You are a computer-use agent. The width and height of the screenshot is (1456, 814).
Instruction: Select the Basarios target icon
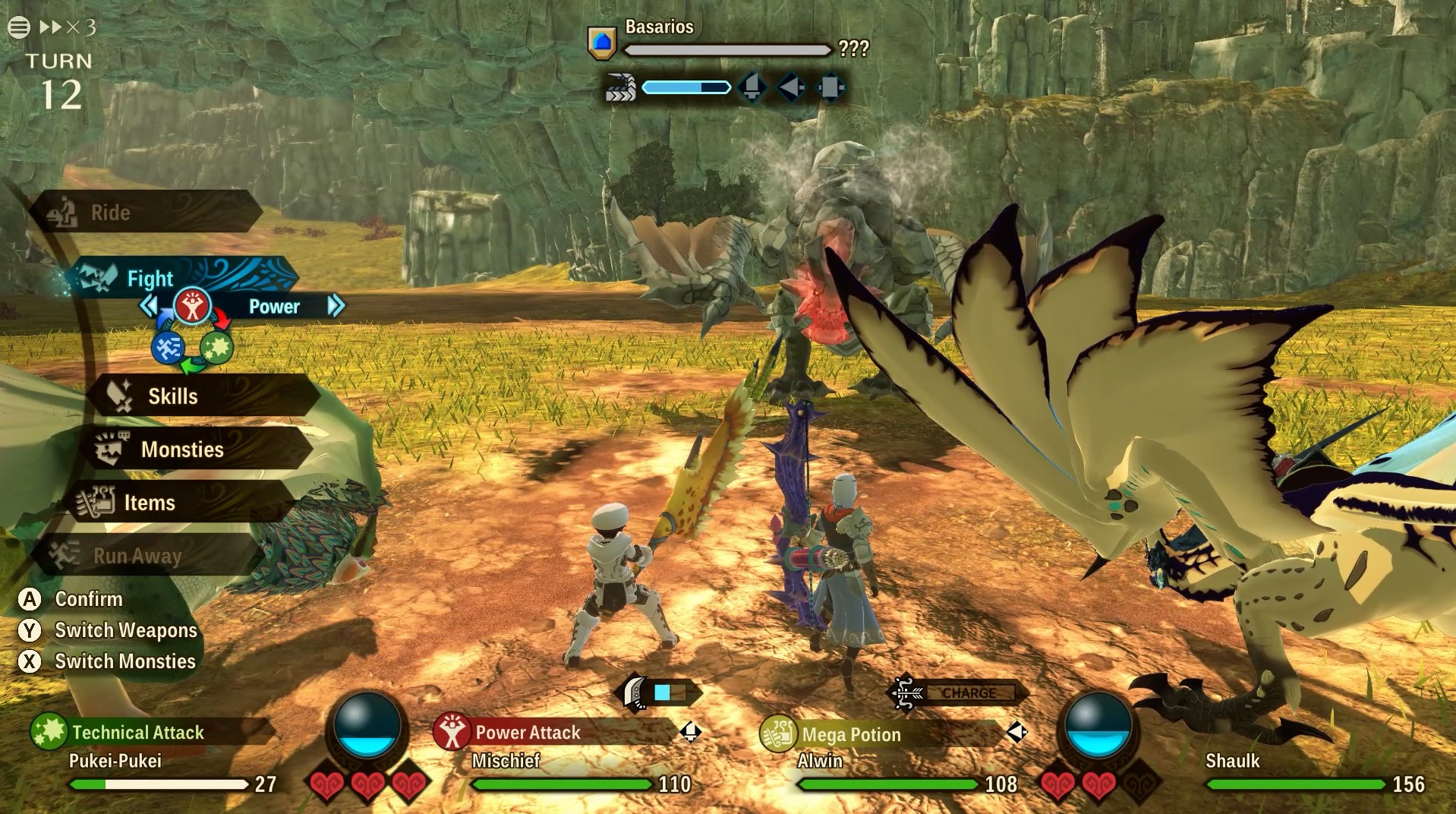coord(601,43)
